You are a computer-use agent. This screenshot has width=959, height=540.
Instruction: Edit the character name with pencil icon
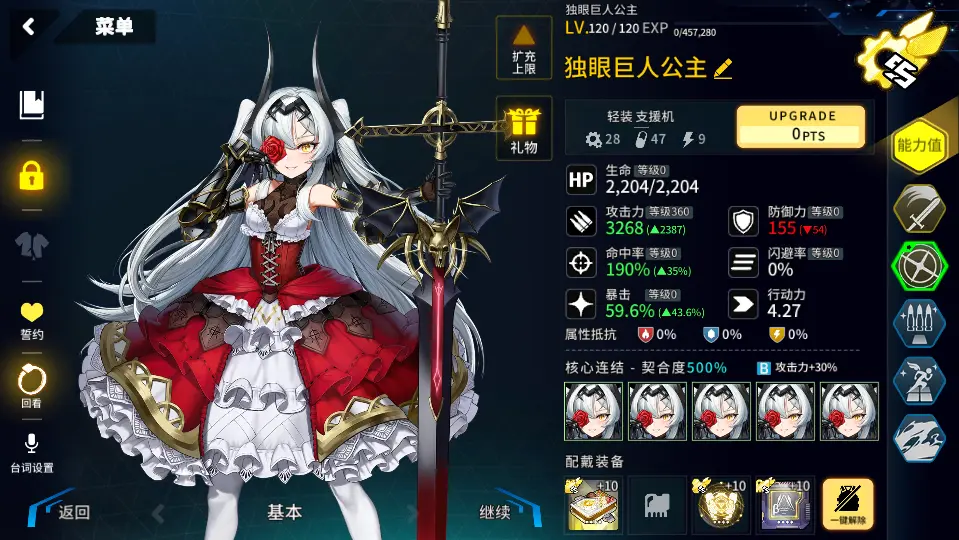pyautogui.click(x=723, y=68)
